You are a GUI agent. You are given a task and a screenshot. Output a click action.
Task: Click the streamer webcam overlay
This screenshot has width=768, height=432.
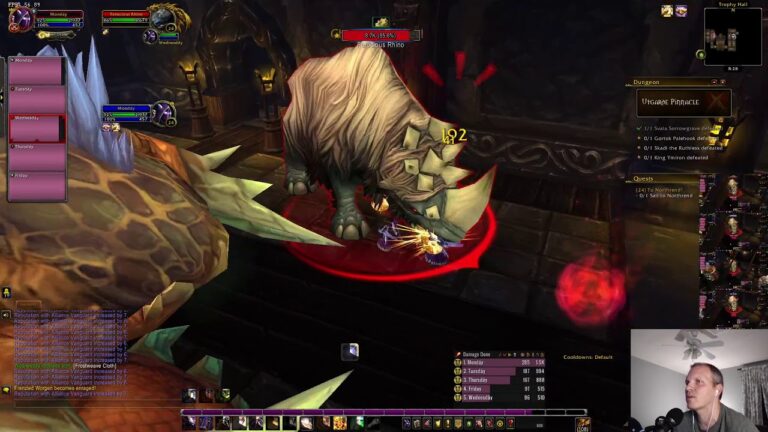point(699,380)
